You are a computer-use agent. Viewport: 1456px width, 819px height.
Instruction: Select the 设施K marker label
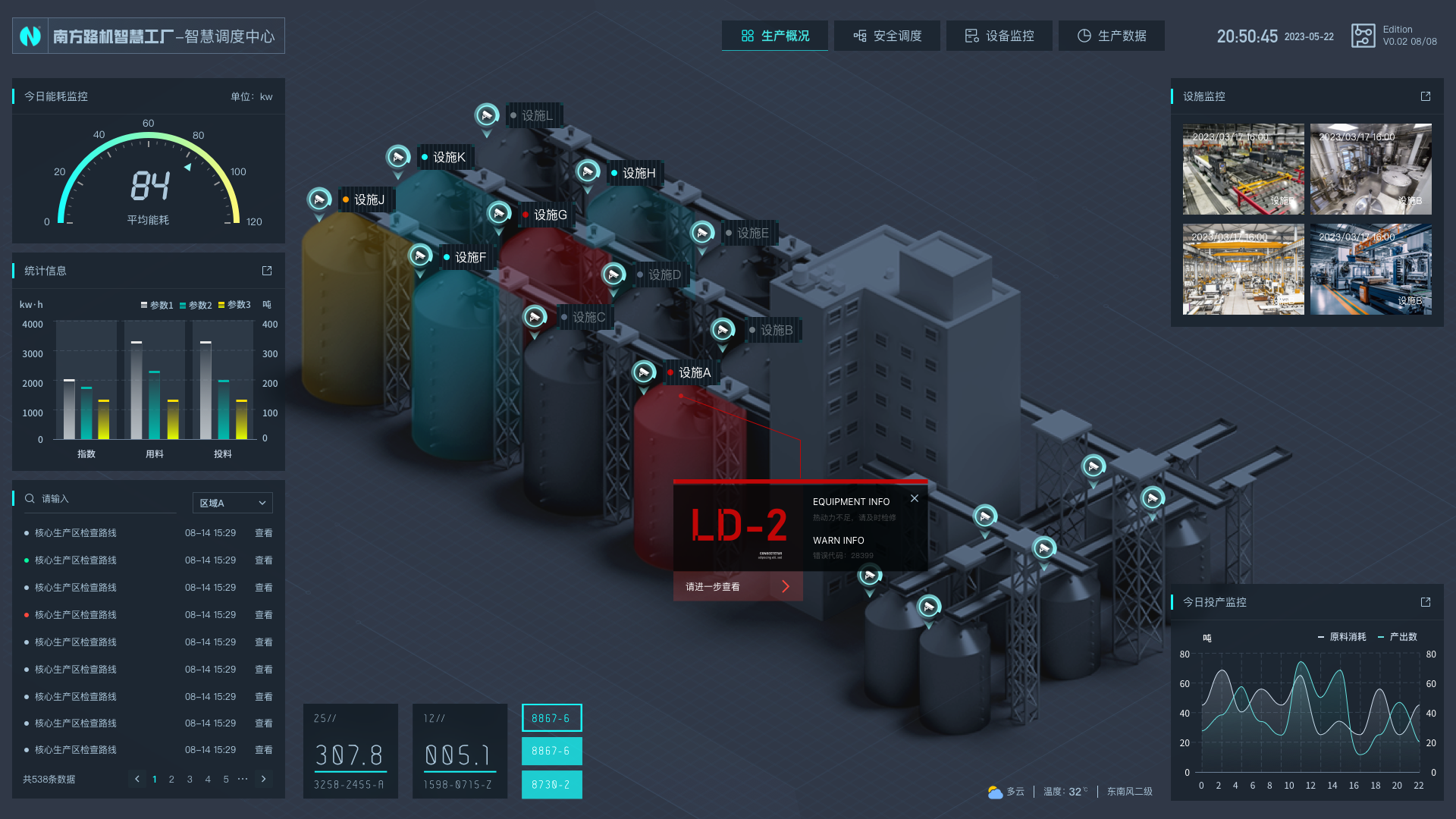point(449,157)
